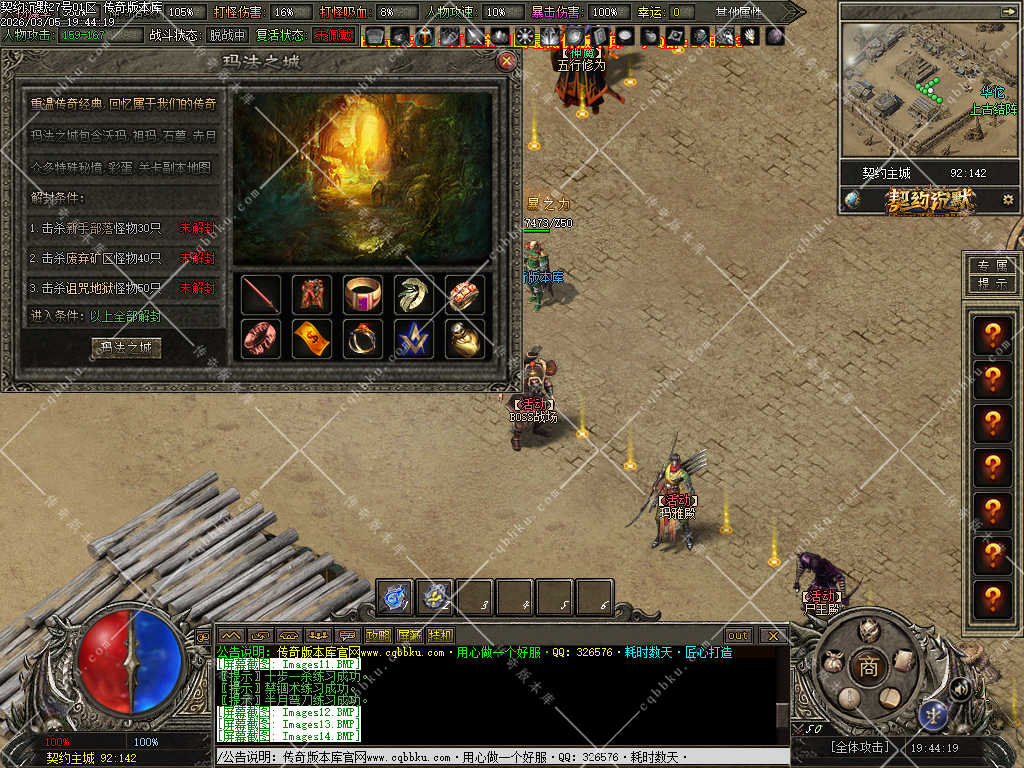The image size is (1024, 768).
Task: Select the orange scroll reward icon
Action: coord(312,339)
